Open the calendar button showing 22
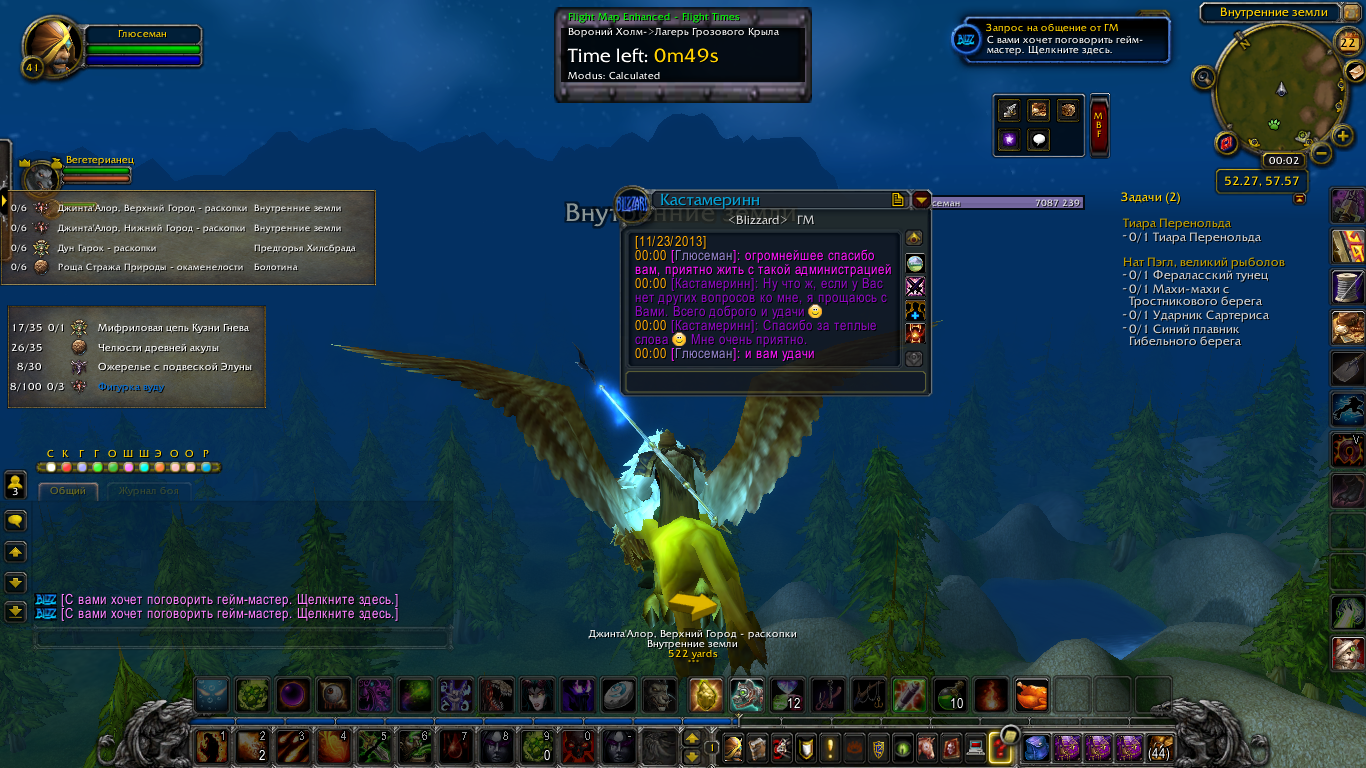1366x768 pixels. coord(1347,41)
